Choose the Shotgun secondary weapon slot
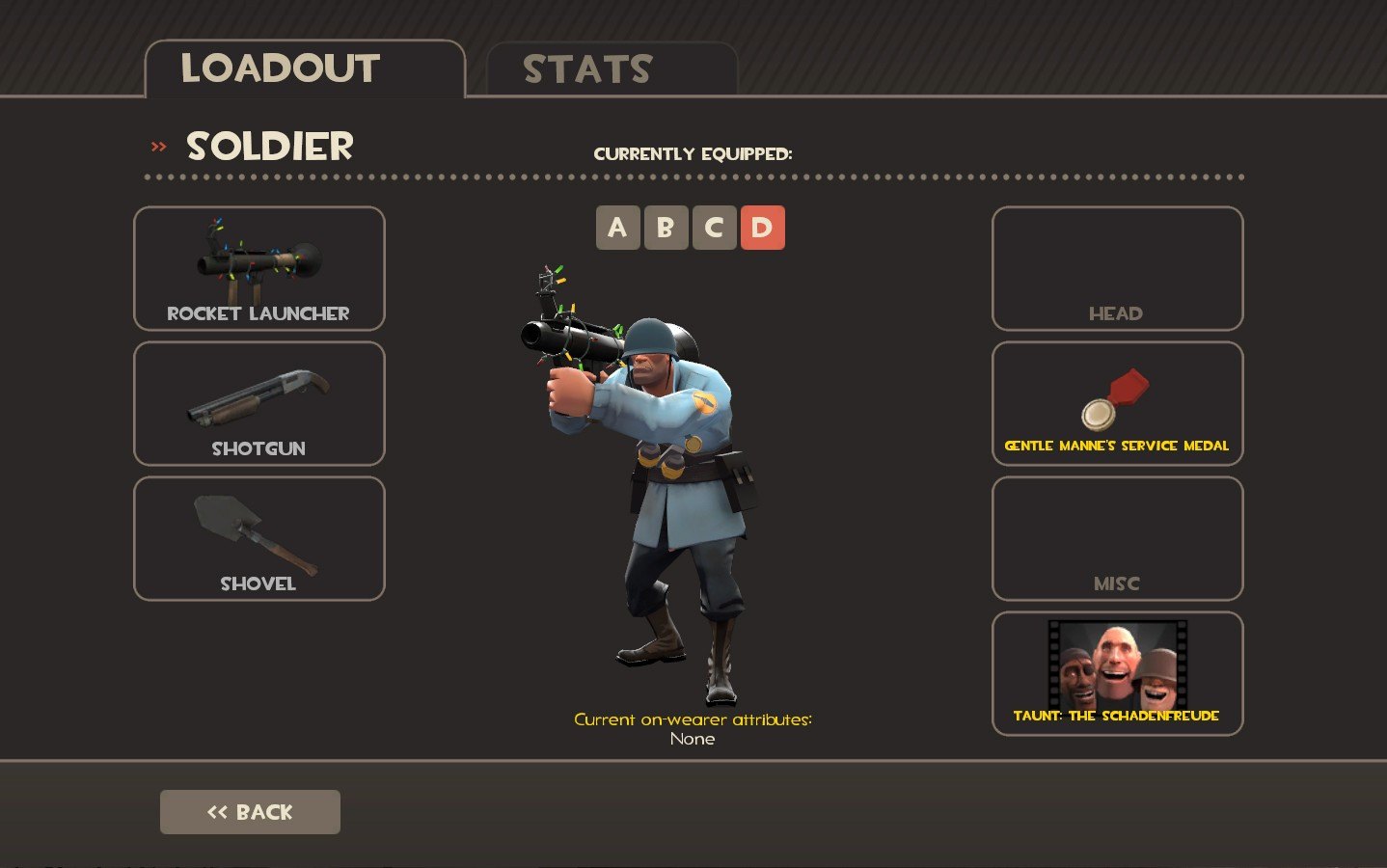Viewport: 1387px width, 868px height. 258,404
